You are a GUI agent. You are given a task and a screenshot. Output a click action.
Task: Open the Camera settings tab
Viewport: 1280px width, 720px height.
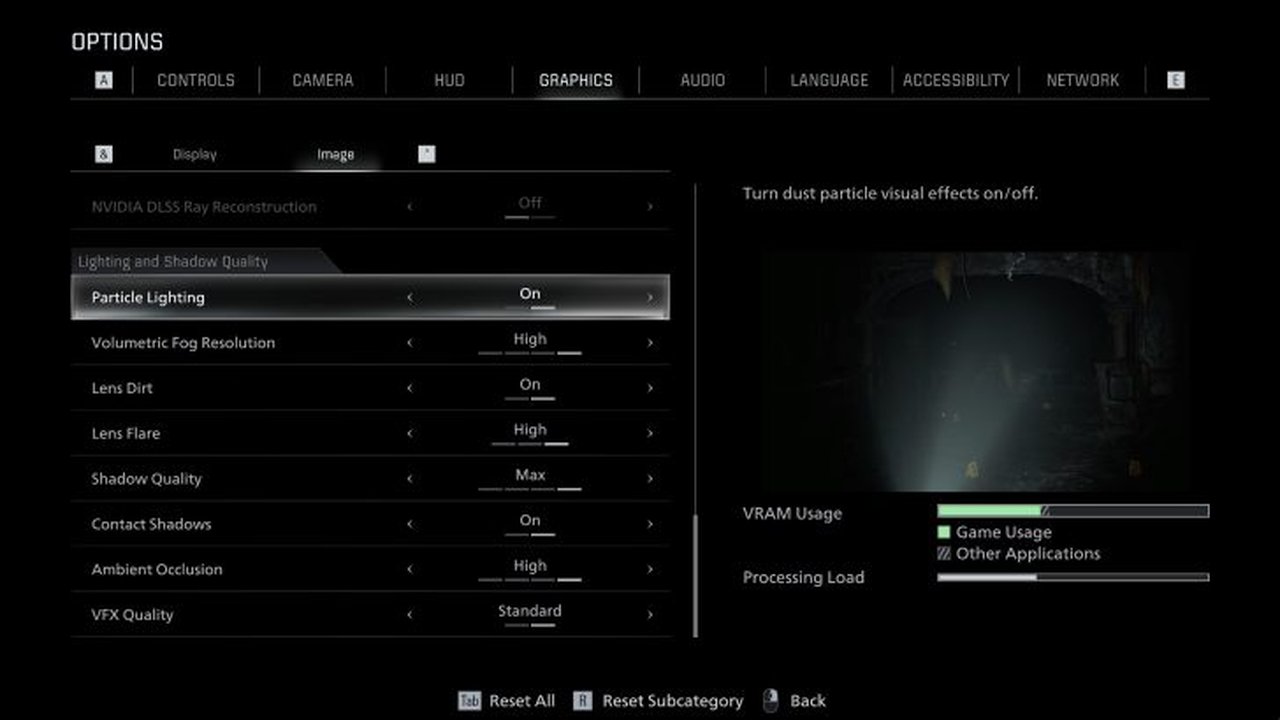coord(322,80)
